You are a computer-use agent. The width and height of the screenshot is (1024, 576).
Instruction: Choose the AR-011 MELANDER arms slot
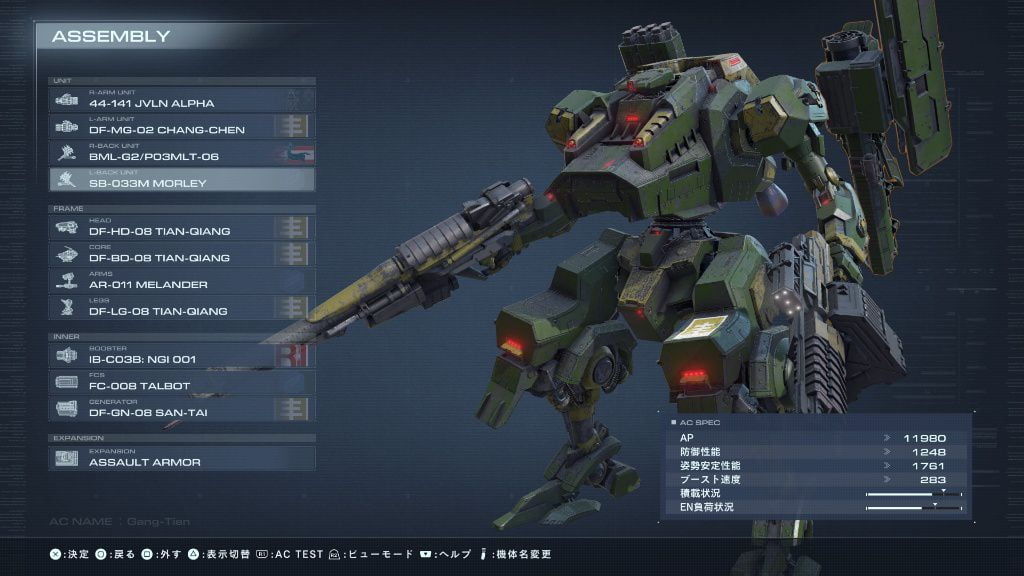pyautogui.click(x=182, y=281)
